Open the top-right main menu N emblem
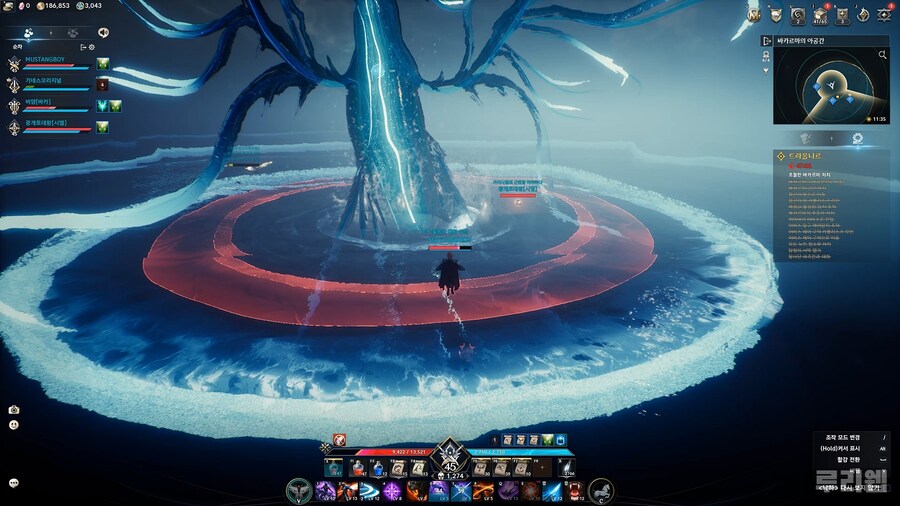This screenshot has height=506, width=900. coord(754,13)
